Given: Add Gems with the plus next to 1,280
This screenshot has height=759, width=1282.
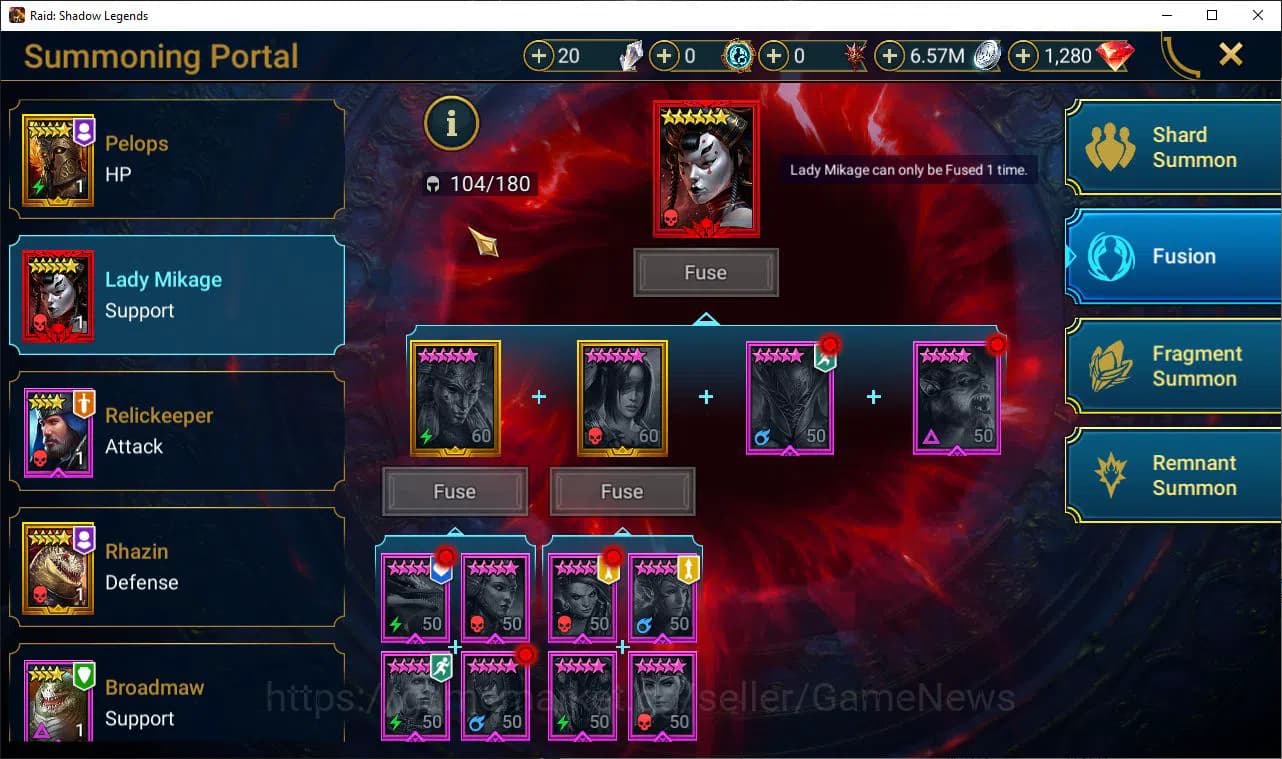Looking at the screenshot, I should pyautogui.click(x=1023, y=56).
